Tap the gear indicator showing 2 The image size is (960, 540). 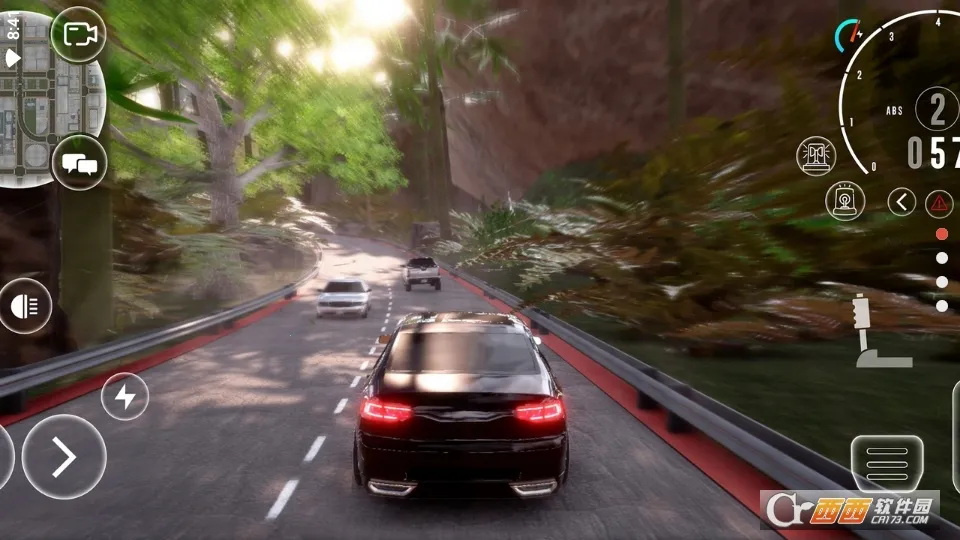937,109
